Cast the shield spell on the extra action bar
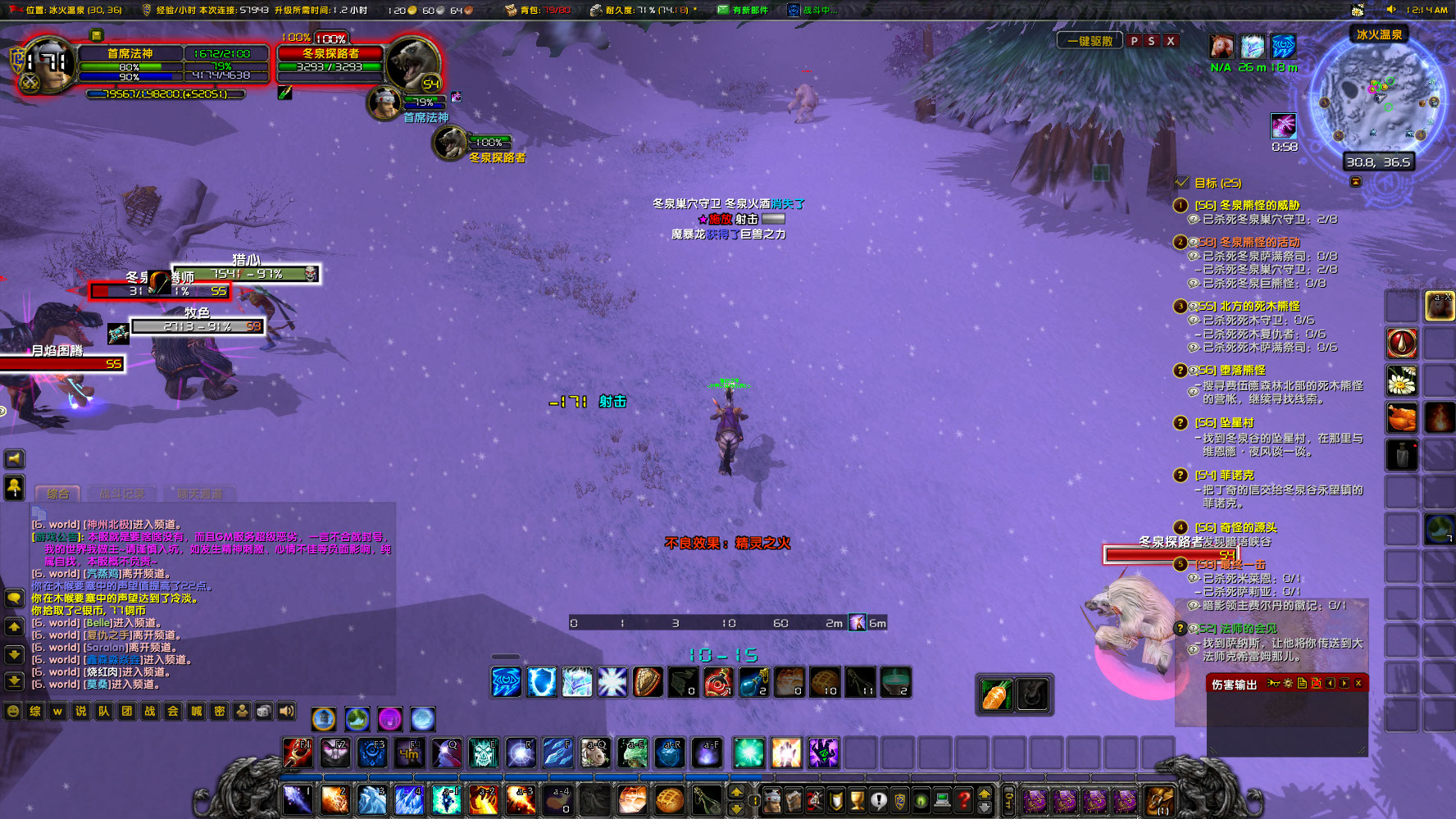Screen dimensions: 1456x819 pos(541,682)
